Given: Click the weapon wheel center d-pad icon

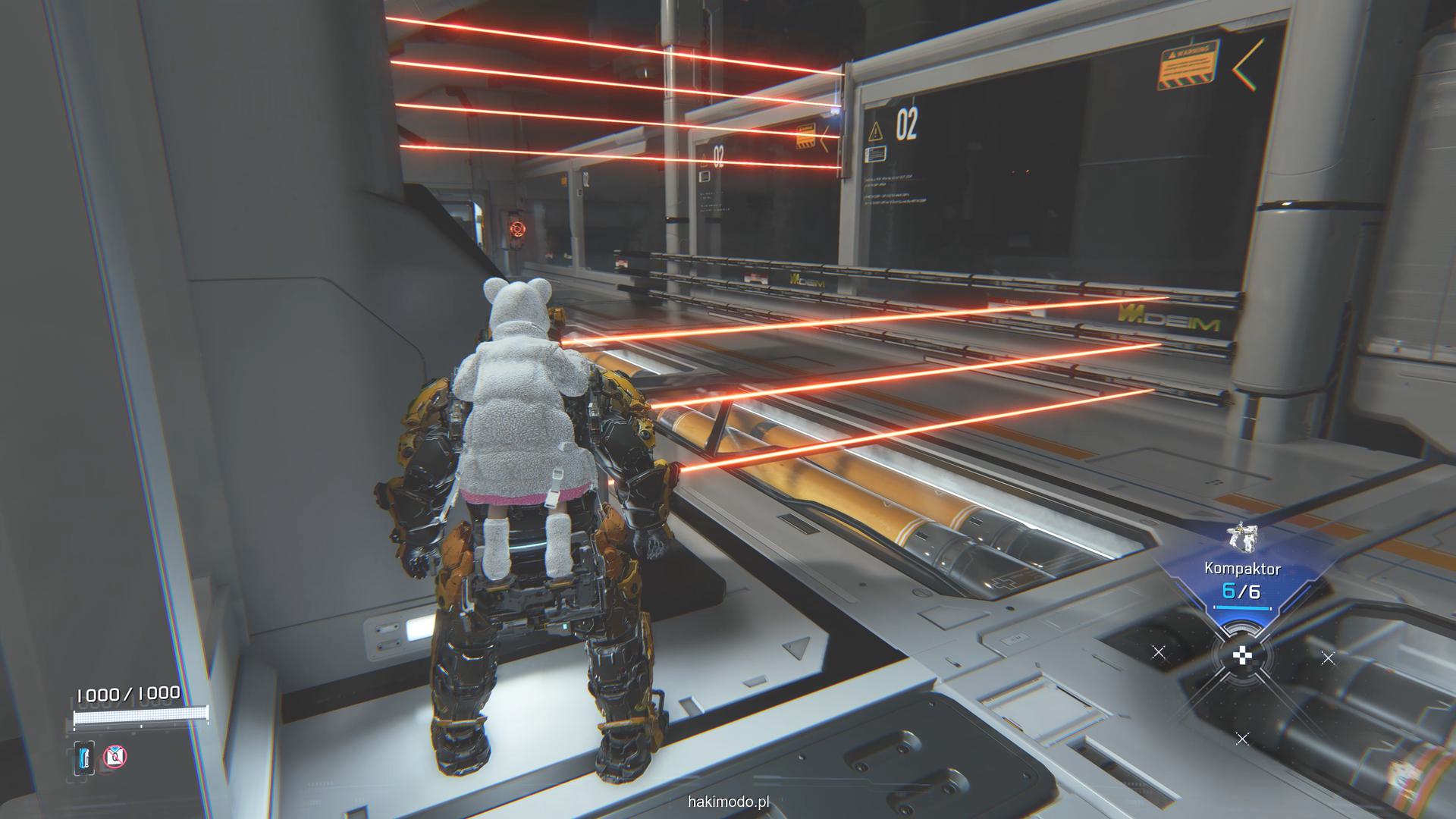Looking at the screenshot, I should tap(1241, 657).
